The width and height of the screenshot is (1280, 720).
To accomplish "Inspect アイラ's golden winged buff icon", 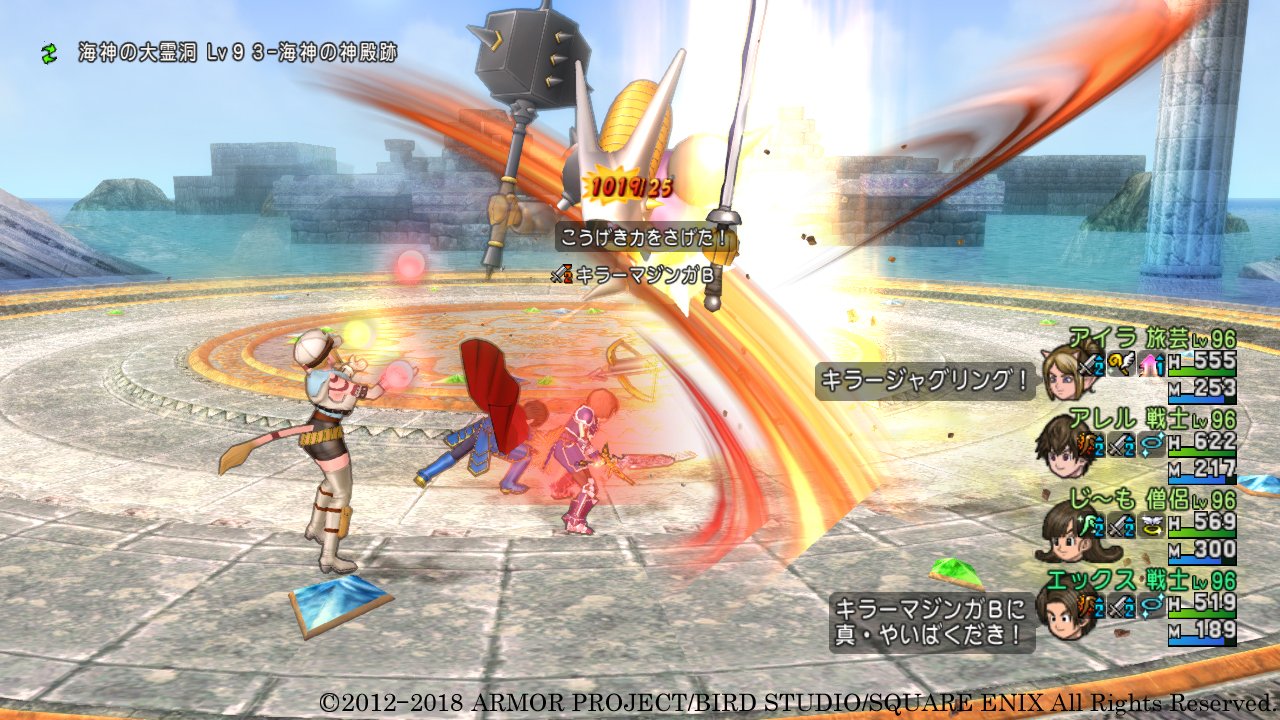I will [x=1123, y=367].
